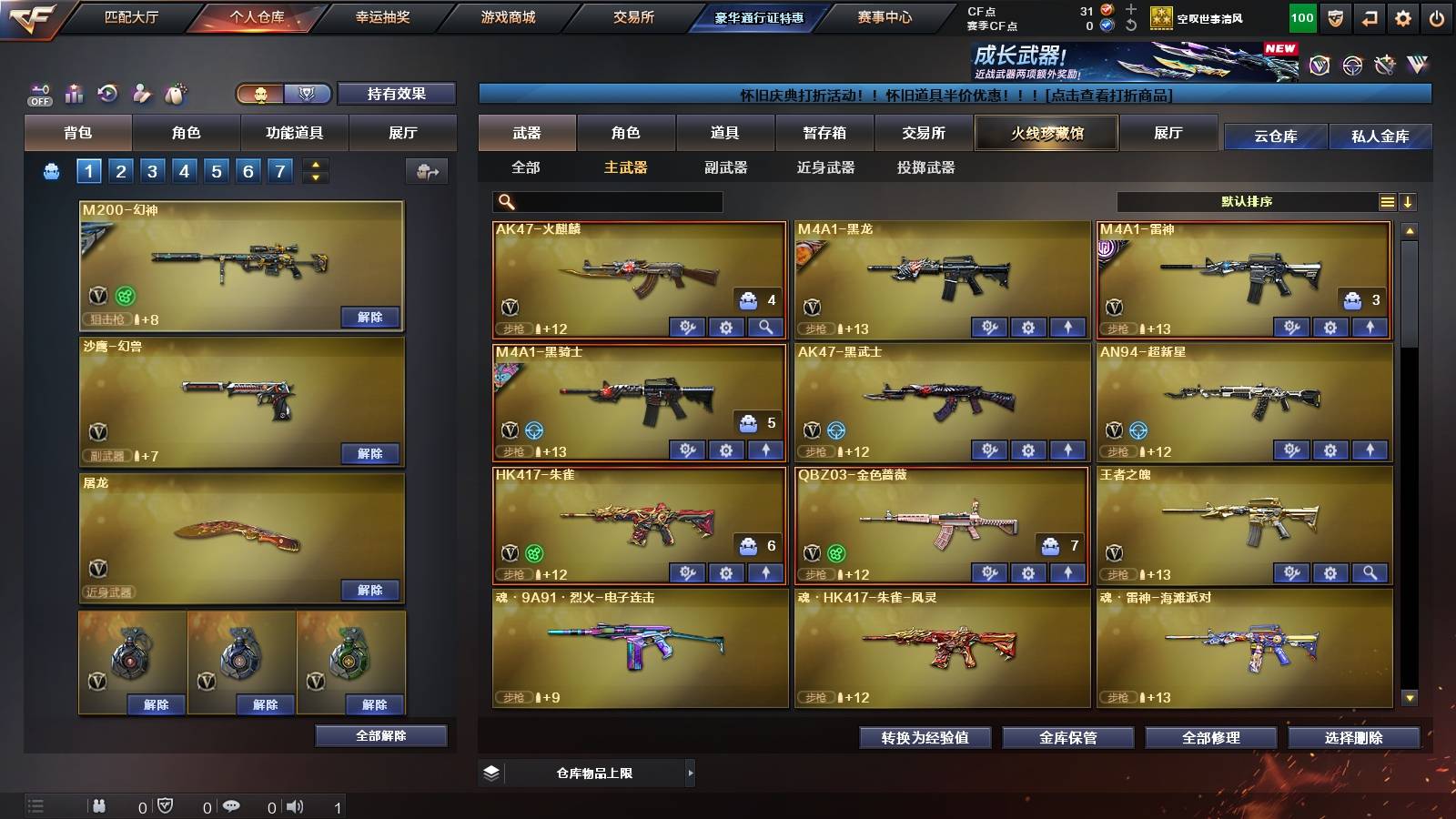Image resolution: width=1456 pixels, height=819 pixels.
Task: Click the blue ship icon beside backpack page numbers
Action: pos(51,169)
